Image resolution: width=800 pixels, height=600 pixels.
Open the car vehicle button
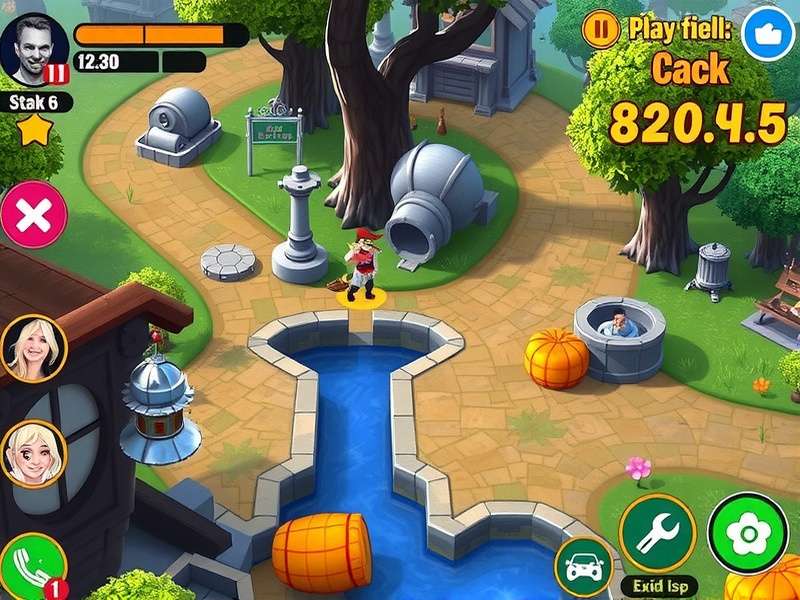click(x=584, y=568)
